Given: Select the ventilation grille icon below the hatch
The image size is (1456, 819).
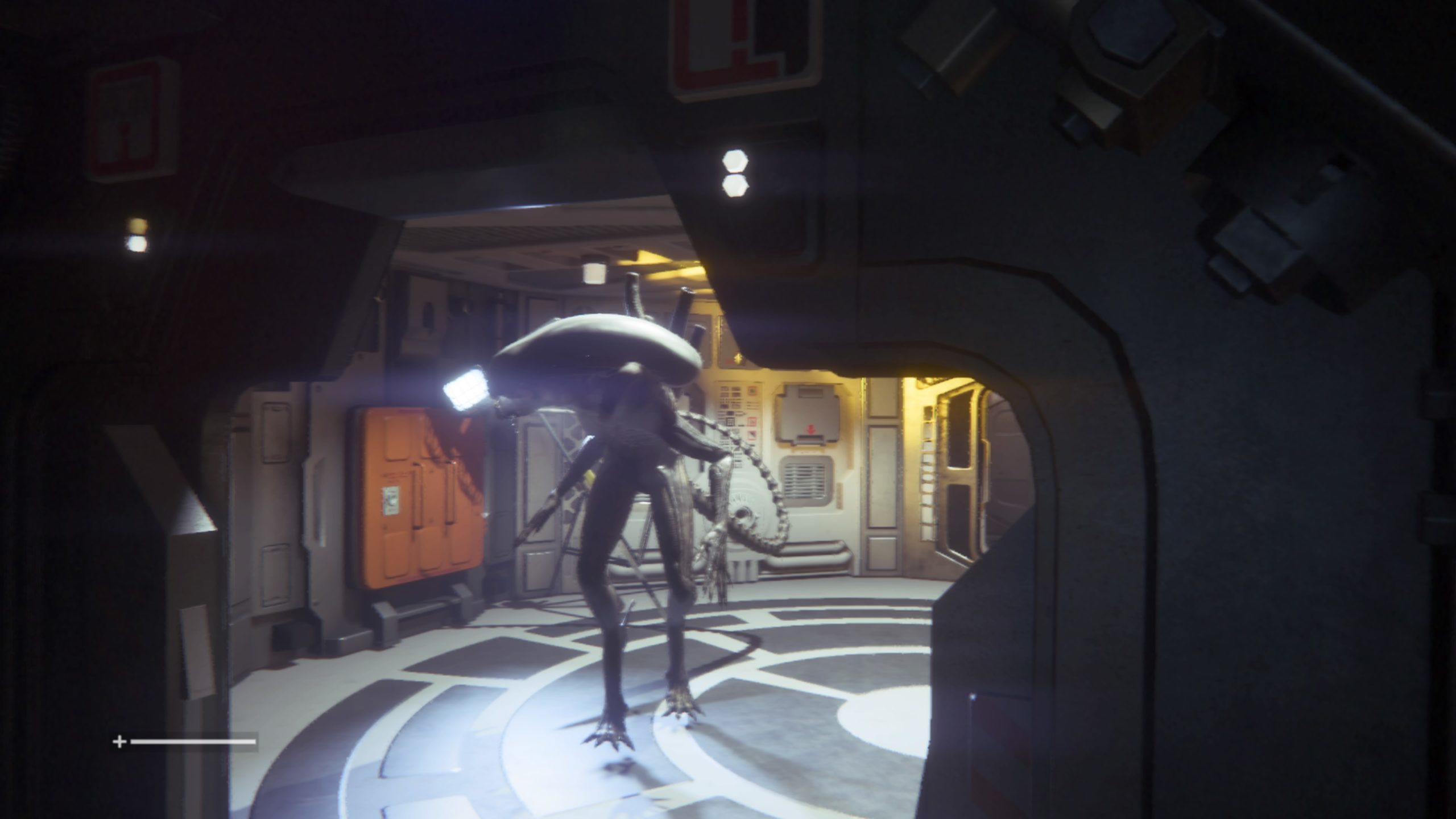Looking at the screenshot, I should coord(805,479).
